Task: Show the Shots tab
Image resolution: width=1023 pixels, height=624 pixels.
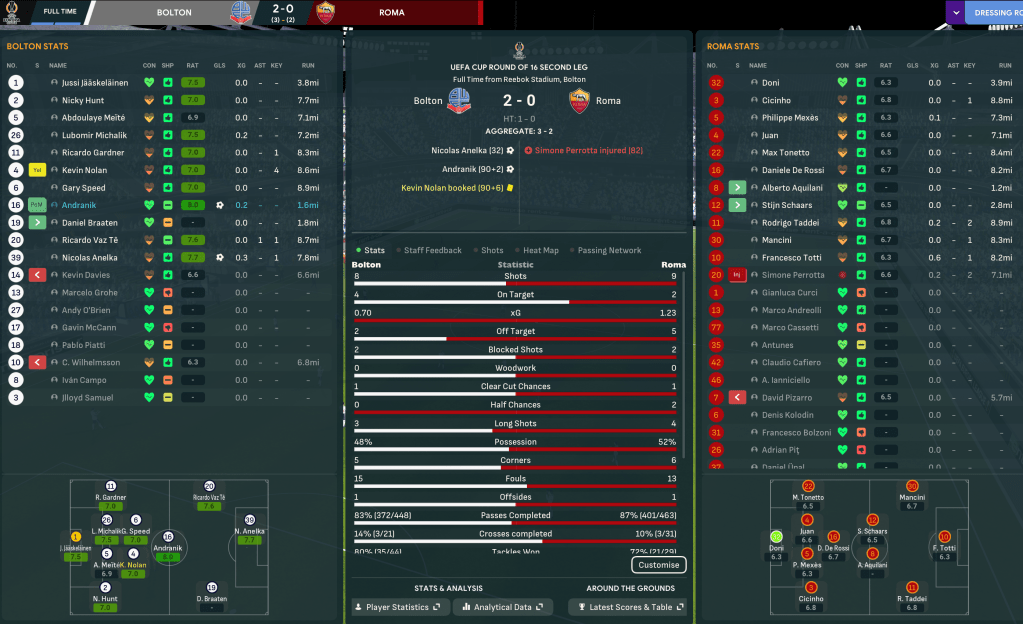Action: (x=492, y=250)
